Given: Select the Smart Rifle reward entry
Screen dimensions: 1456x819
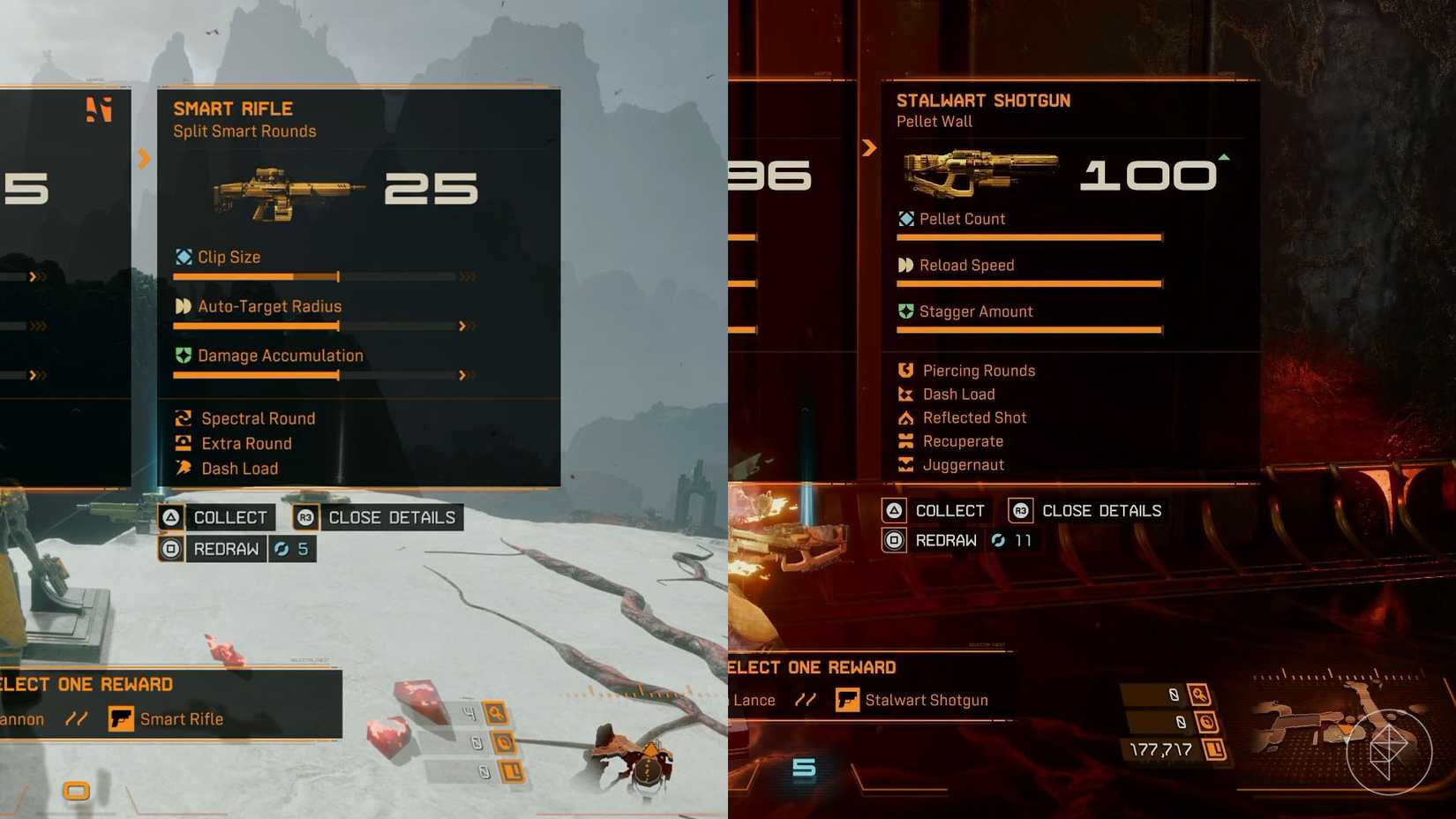Looking at the screenshot, I should click(182, 719).
